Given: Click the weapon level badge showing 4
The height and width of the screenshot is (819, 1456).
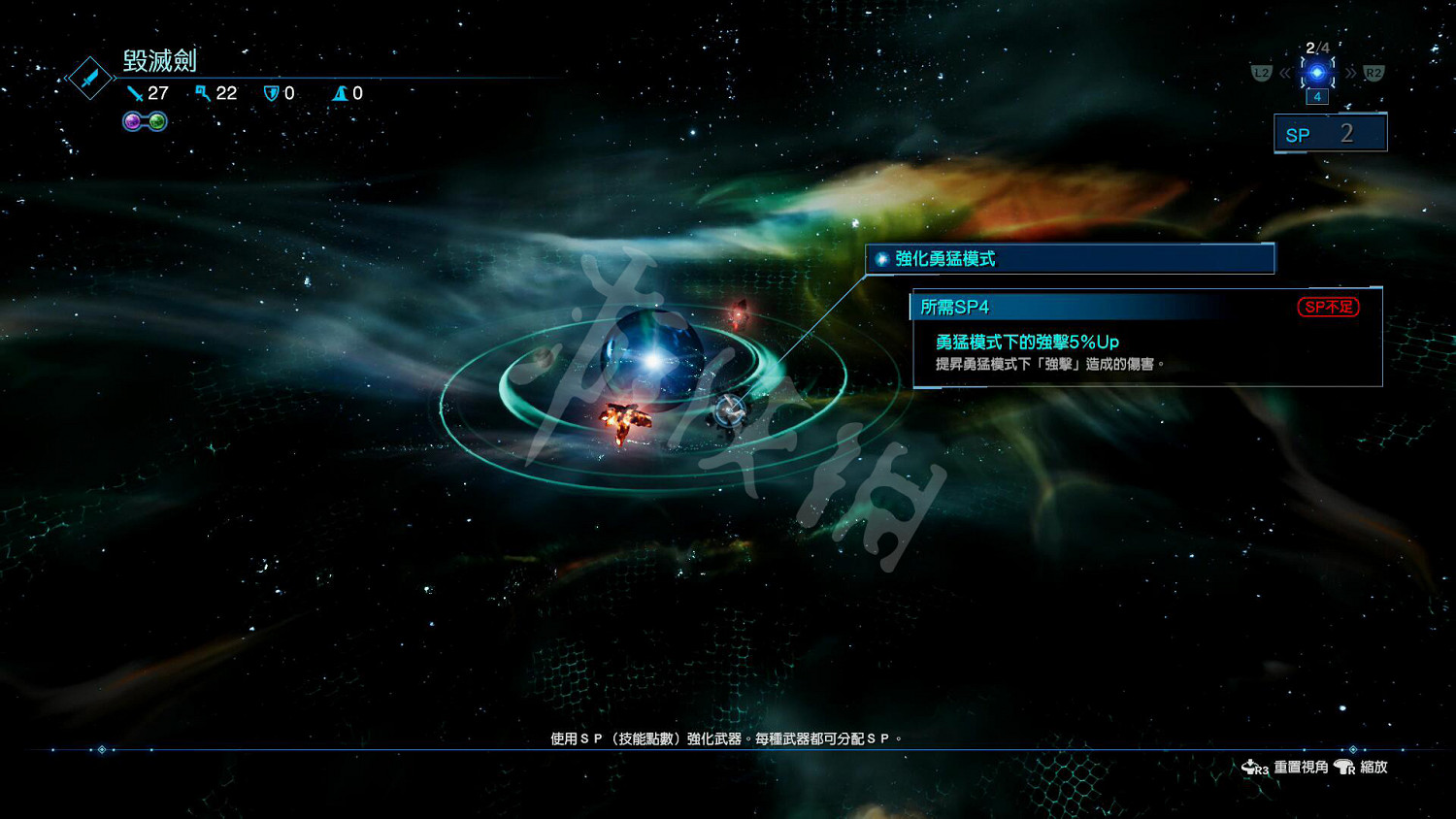Looking at the screenshot, I should [1317, 97].
